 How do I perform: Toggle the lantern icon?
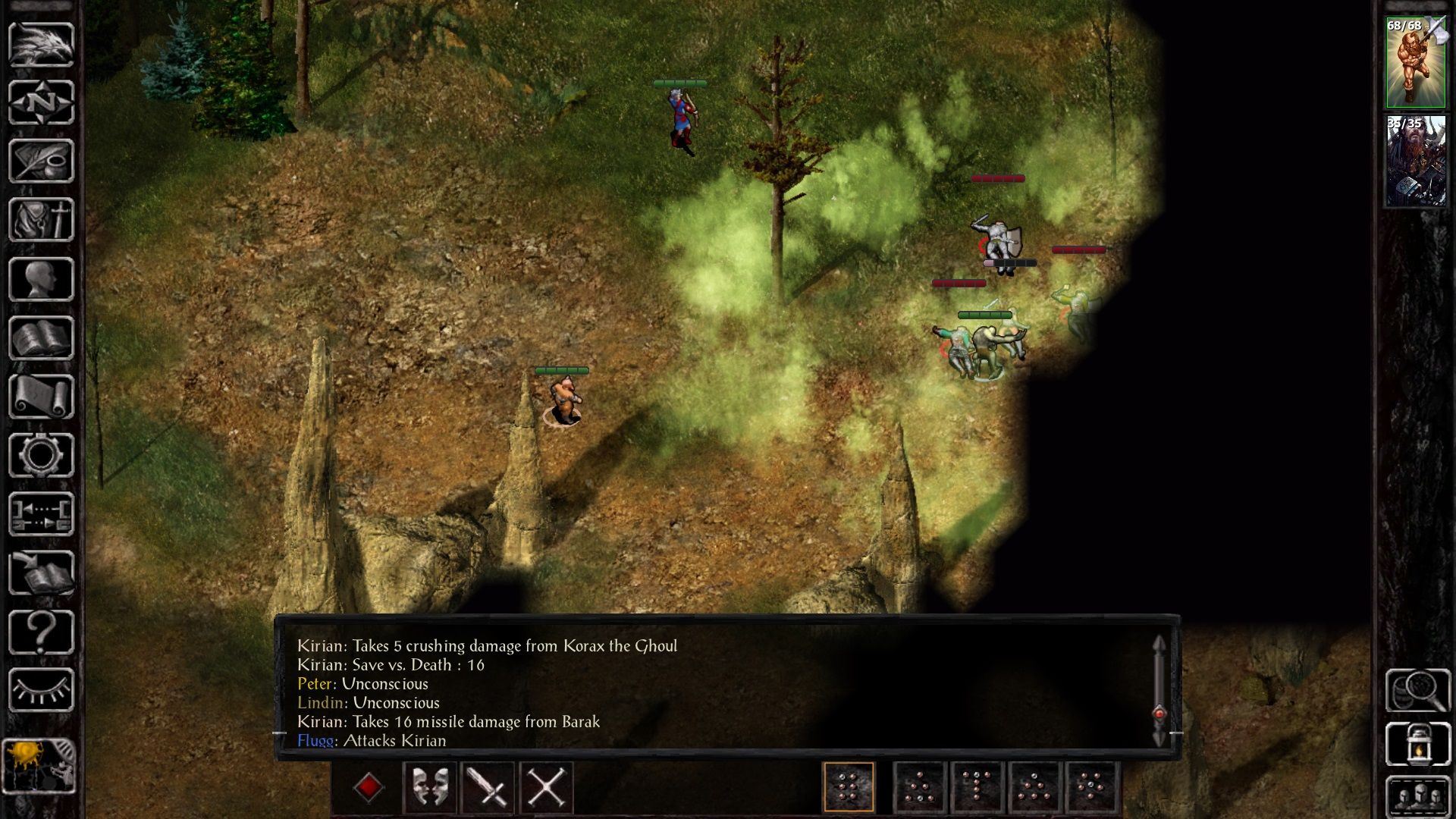[x=1417, y=745]
